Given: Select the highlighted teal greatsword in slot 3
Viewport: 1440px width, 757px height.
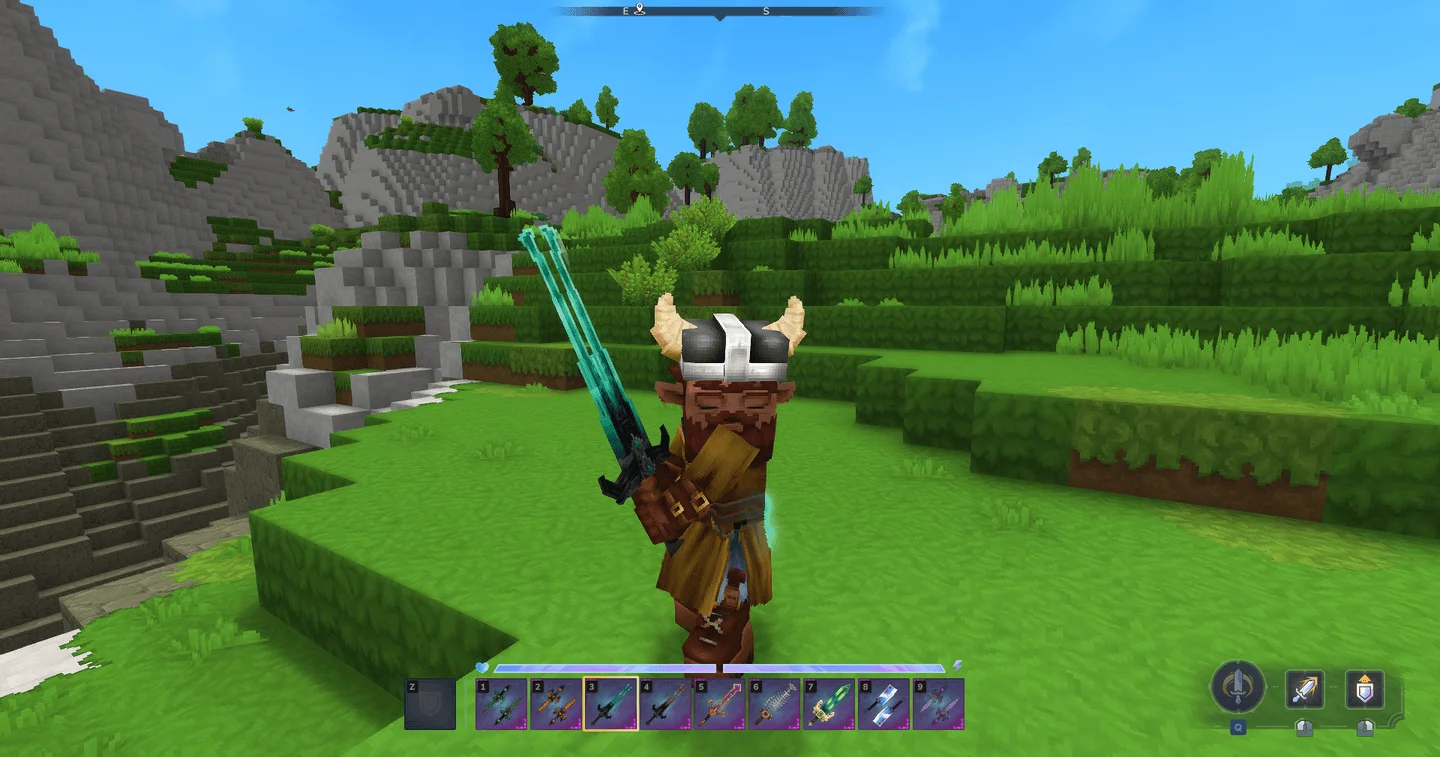Looking at the screenshot, I should 611,704.
